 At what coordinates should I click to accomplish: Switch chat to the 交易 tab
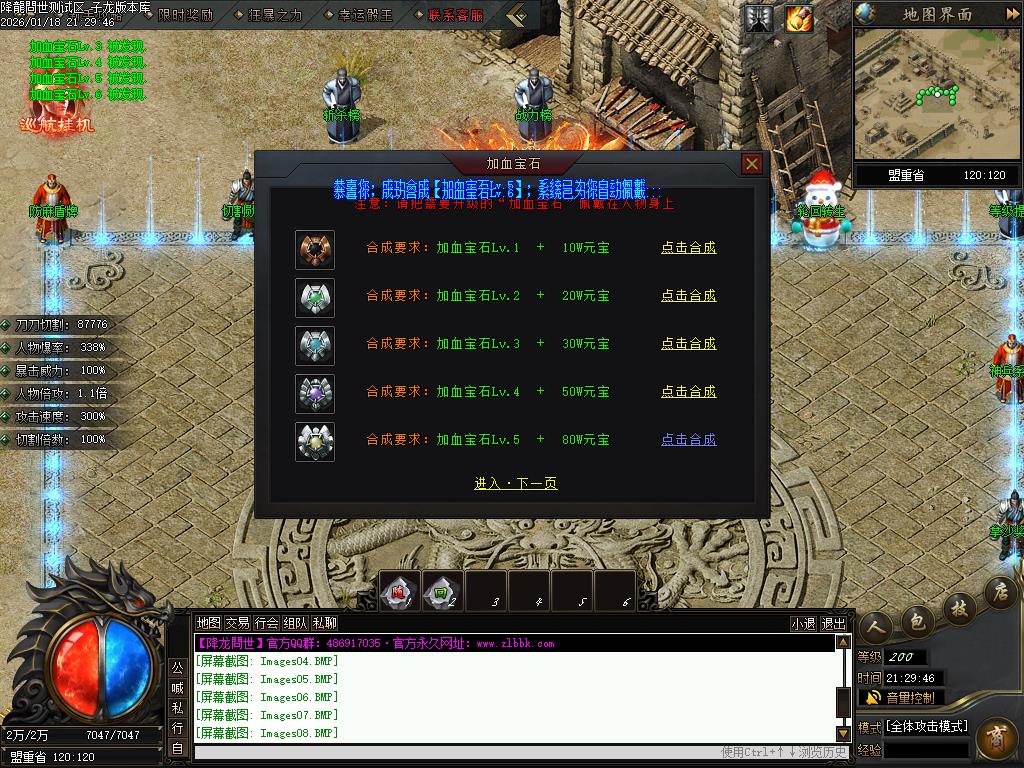point(237,623)
